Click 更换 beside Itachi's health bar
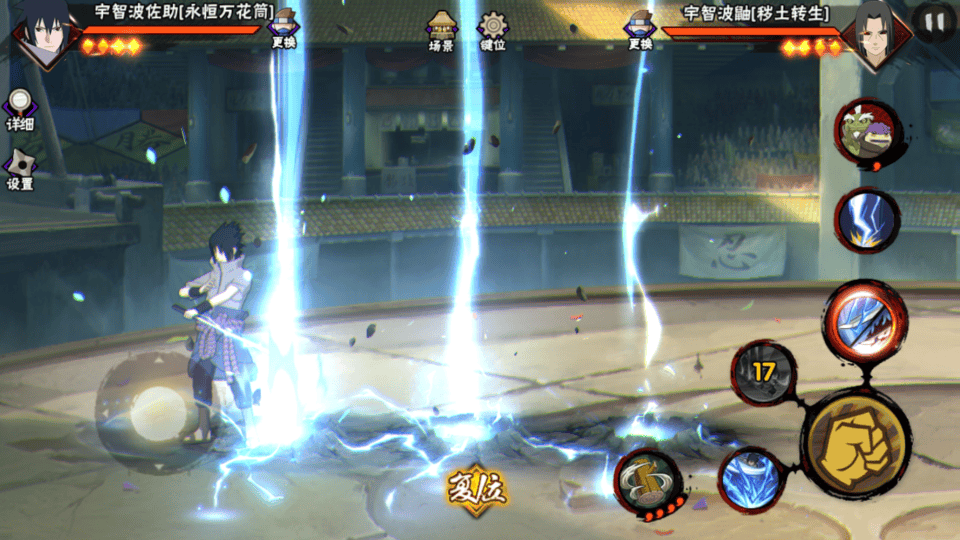Image resolution: width=960 pixels, height=540 pixels. coord(640,31)
